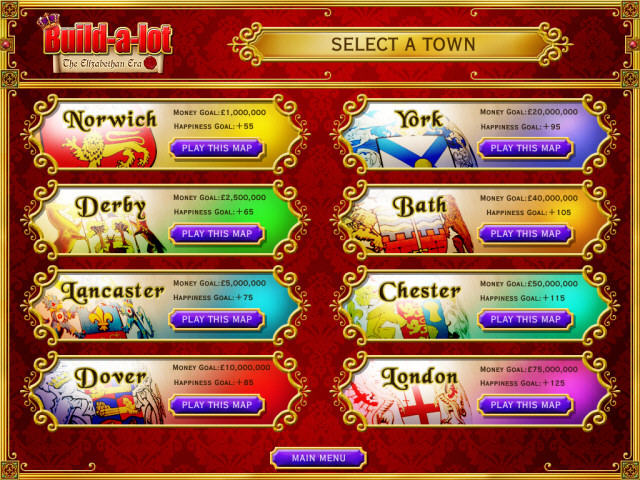Launch the Dover map
This screenshot has height=480, width=640.
coord(216,405)
